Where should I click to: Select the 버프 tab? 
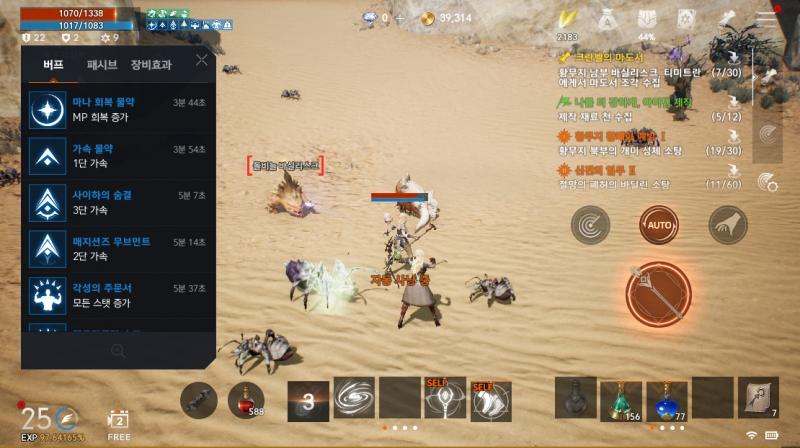(x=53, y=65)
